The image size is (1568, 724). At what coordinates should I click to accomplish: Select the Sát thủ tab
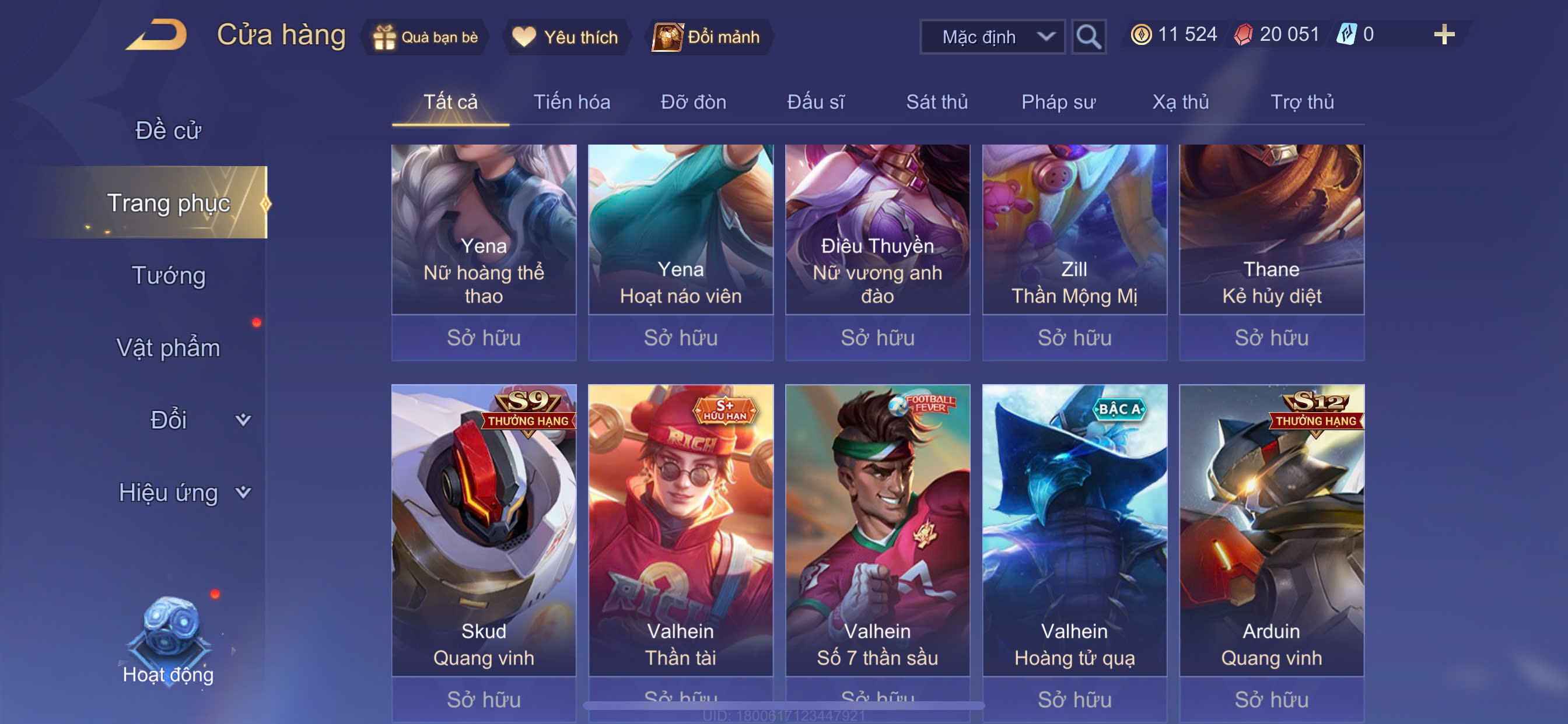coord(937,102)
